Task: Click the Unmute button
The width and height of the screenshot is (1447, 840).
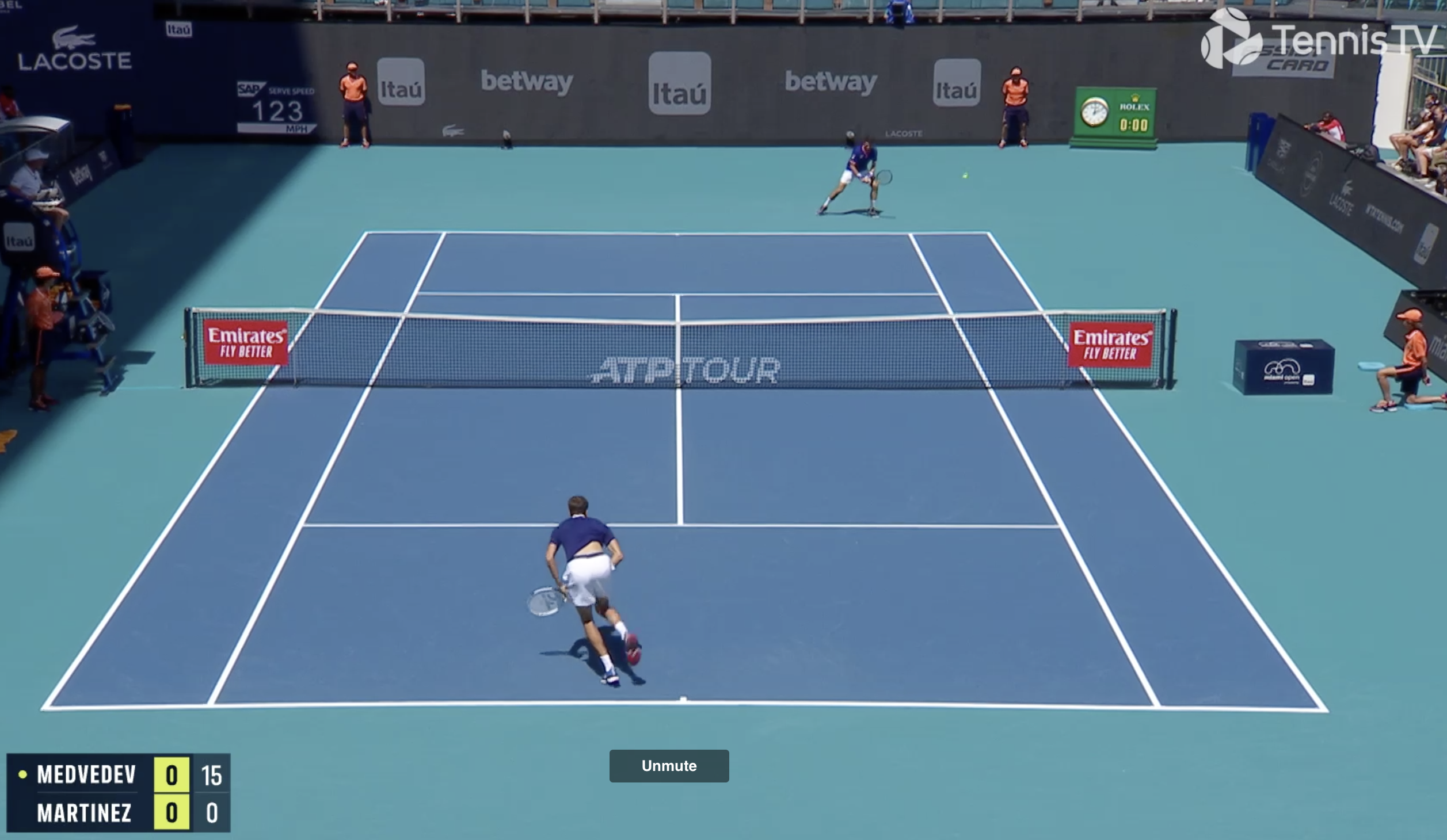Action: 669,766
